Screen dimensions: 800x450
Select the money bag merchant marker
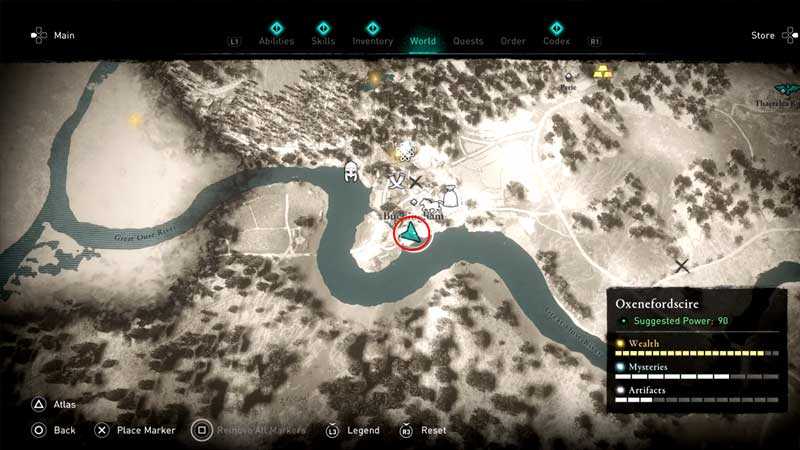pyautogui.click(x=450, y=194)
